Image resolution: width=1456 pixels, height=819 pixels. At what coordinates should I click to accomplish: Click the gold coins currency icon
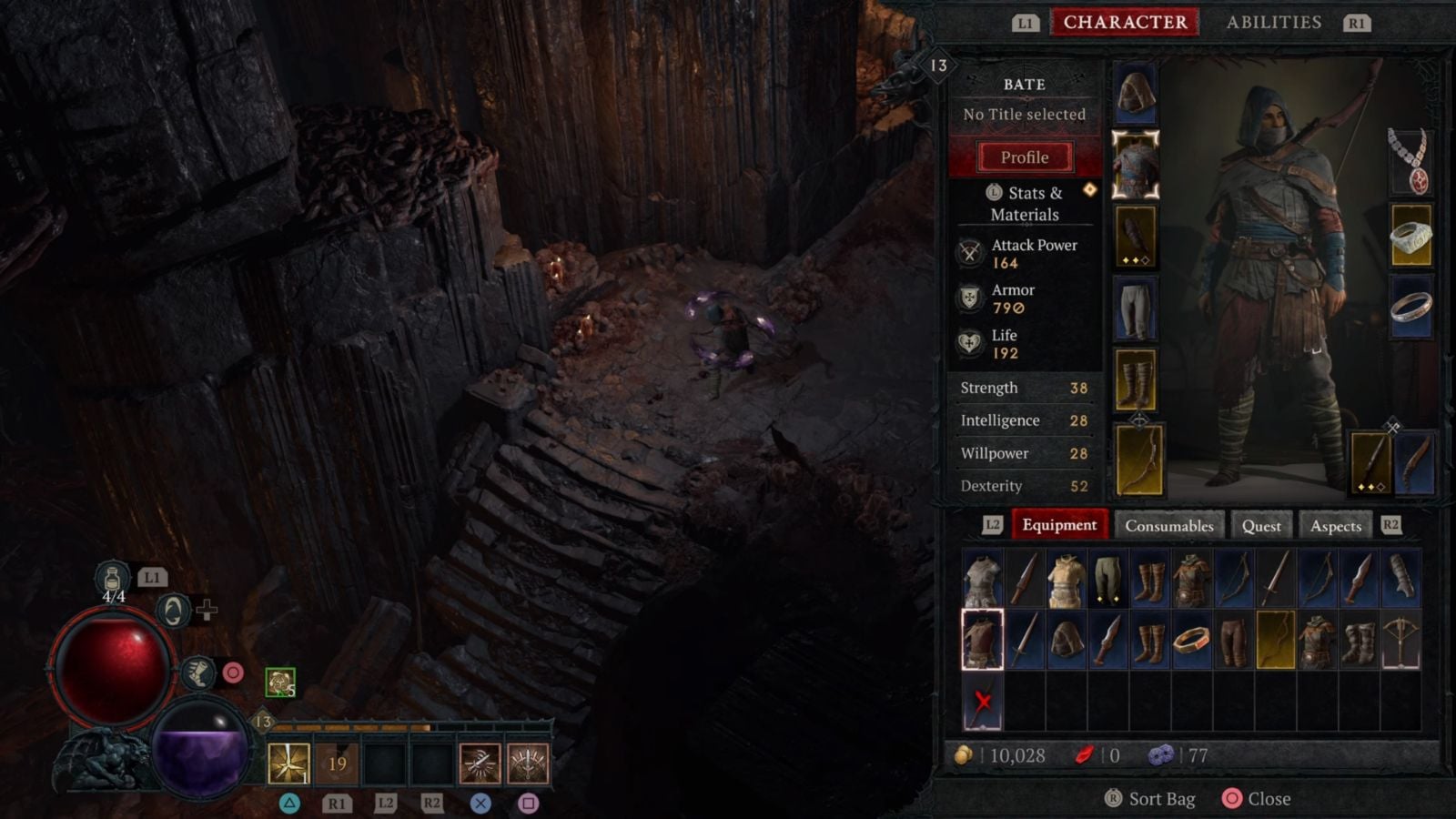(962, 754)
